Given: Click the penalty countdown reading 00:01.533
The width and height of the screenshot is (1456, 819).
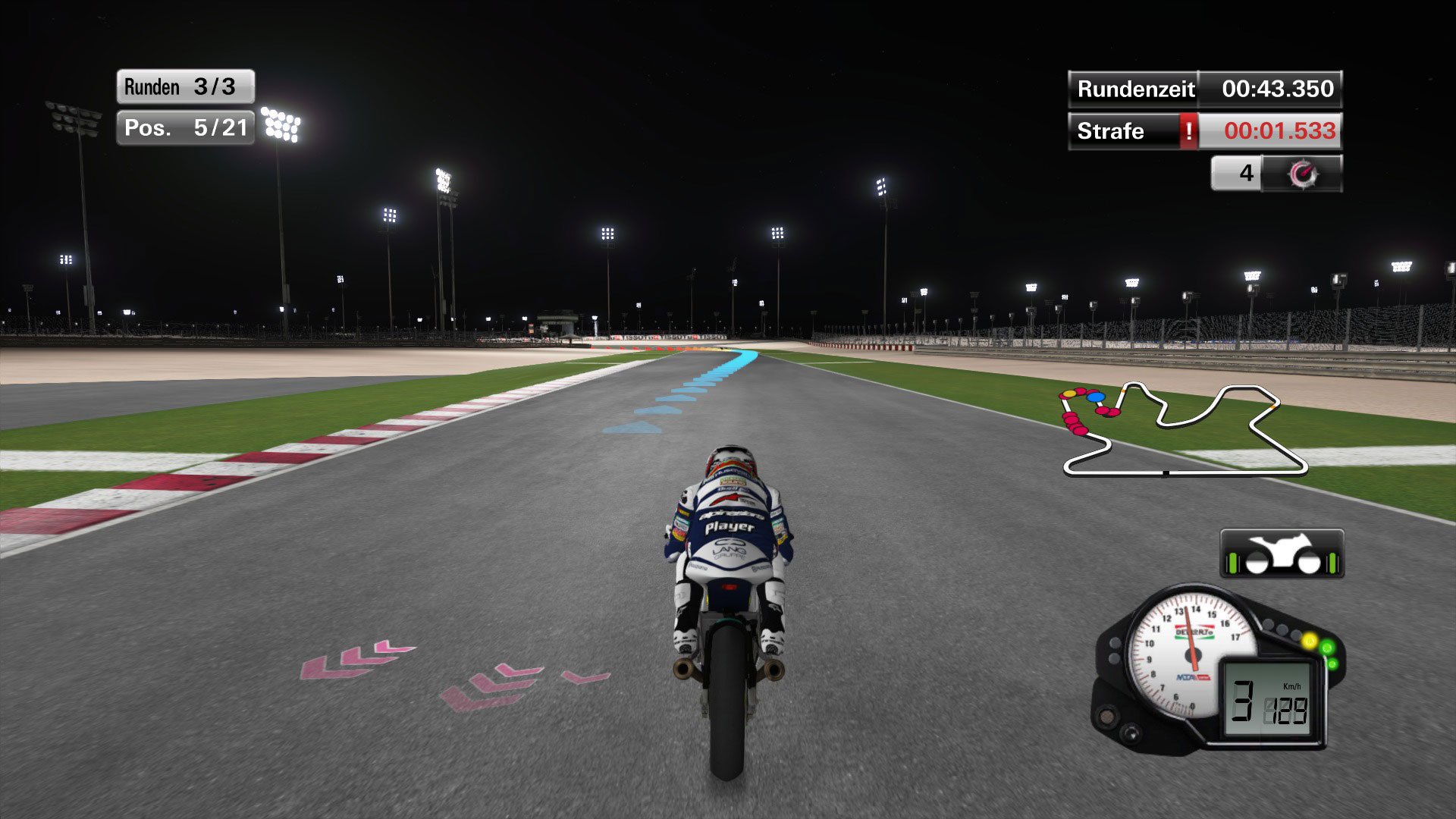Looking at the screenshot, I should [x=1280, y=131].
